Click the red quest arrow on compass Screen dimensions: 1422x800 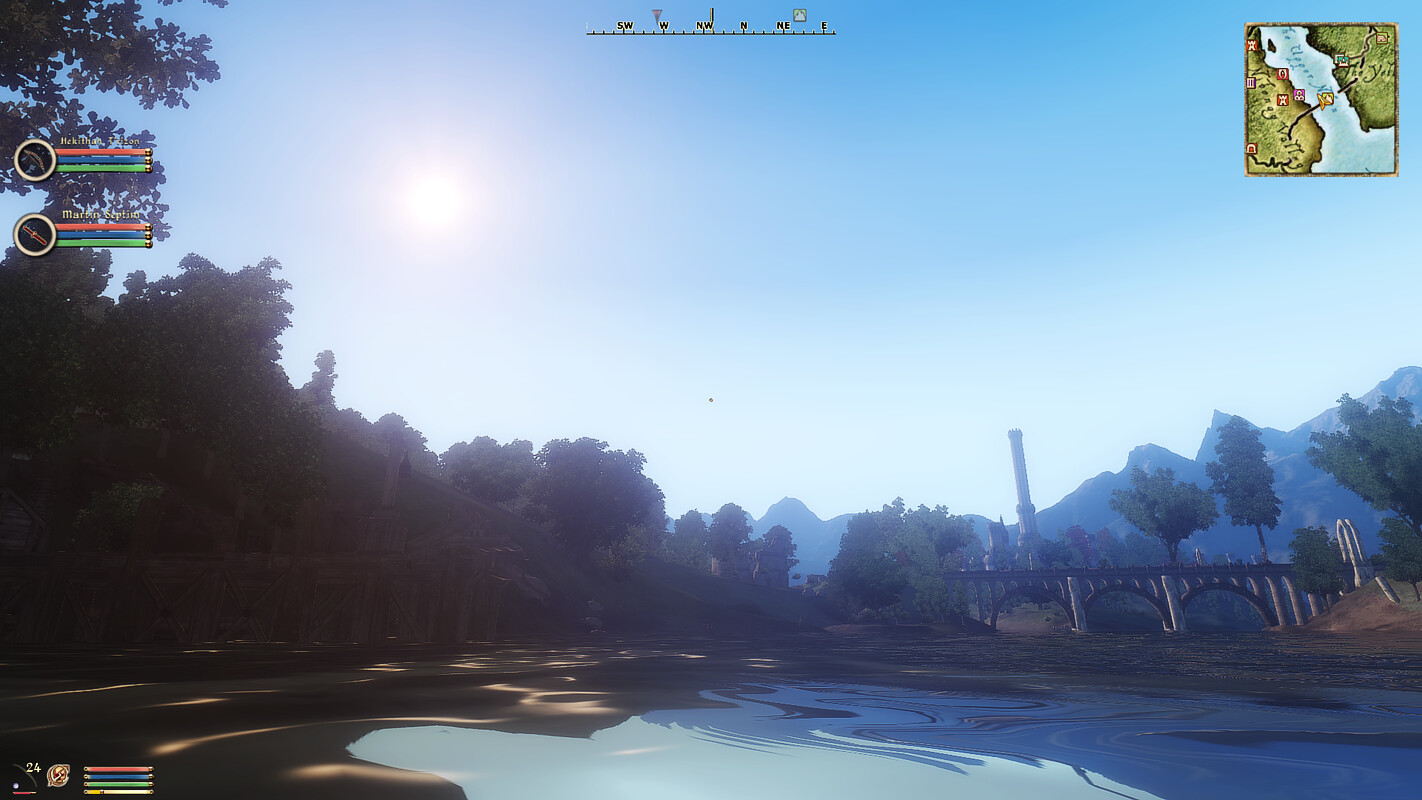click(x=657, y=17)
